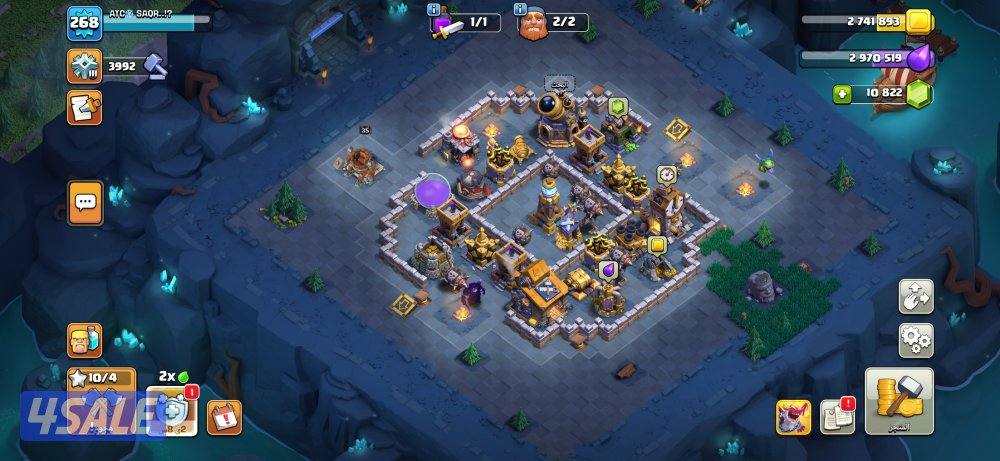Image resolution: width=1000 pixels, height=461 pixels.
Task: Tap the hand with arrows button
Action: [x=916, y=296]
